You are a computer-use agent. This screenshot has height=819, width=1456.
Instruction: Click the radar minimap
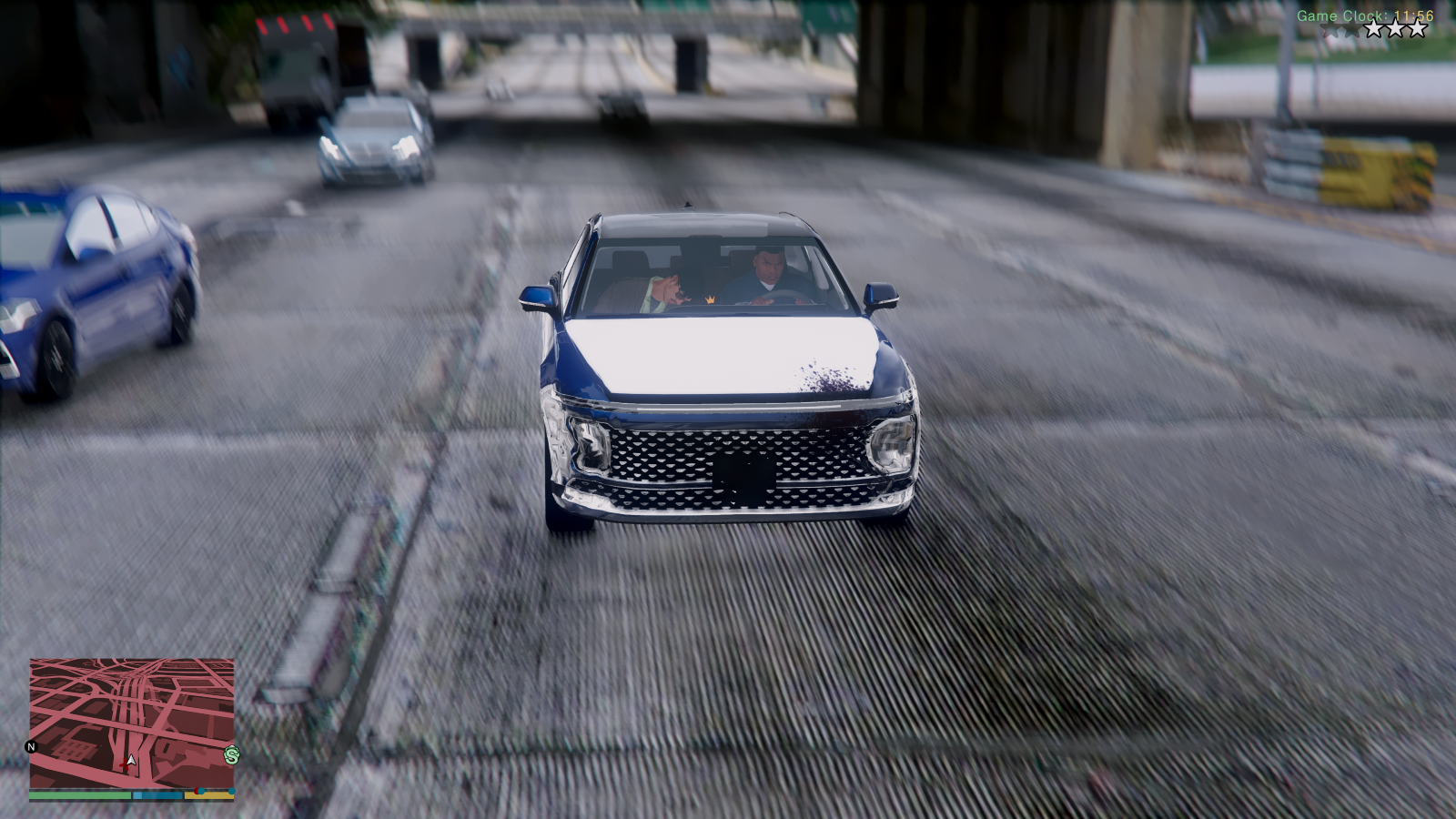(132, 723)
